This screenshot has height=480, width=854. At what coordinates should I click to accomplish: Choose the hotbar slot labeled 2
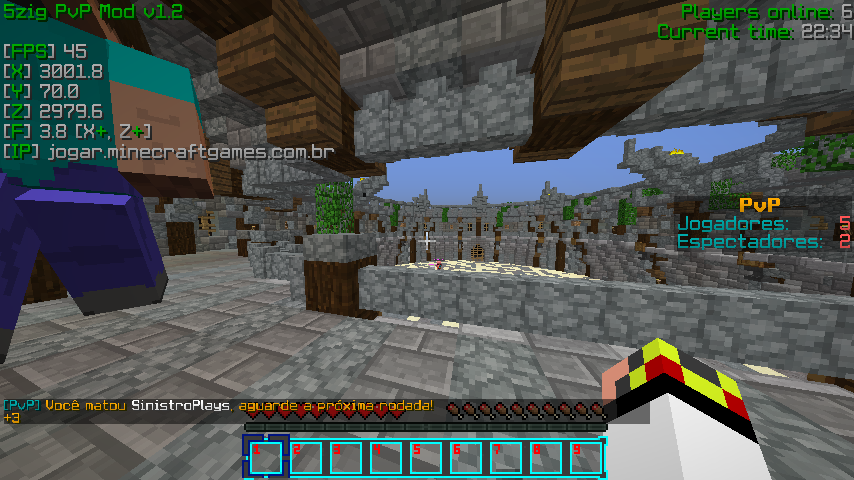305,457
